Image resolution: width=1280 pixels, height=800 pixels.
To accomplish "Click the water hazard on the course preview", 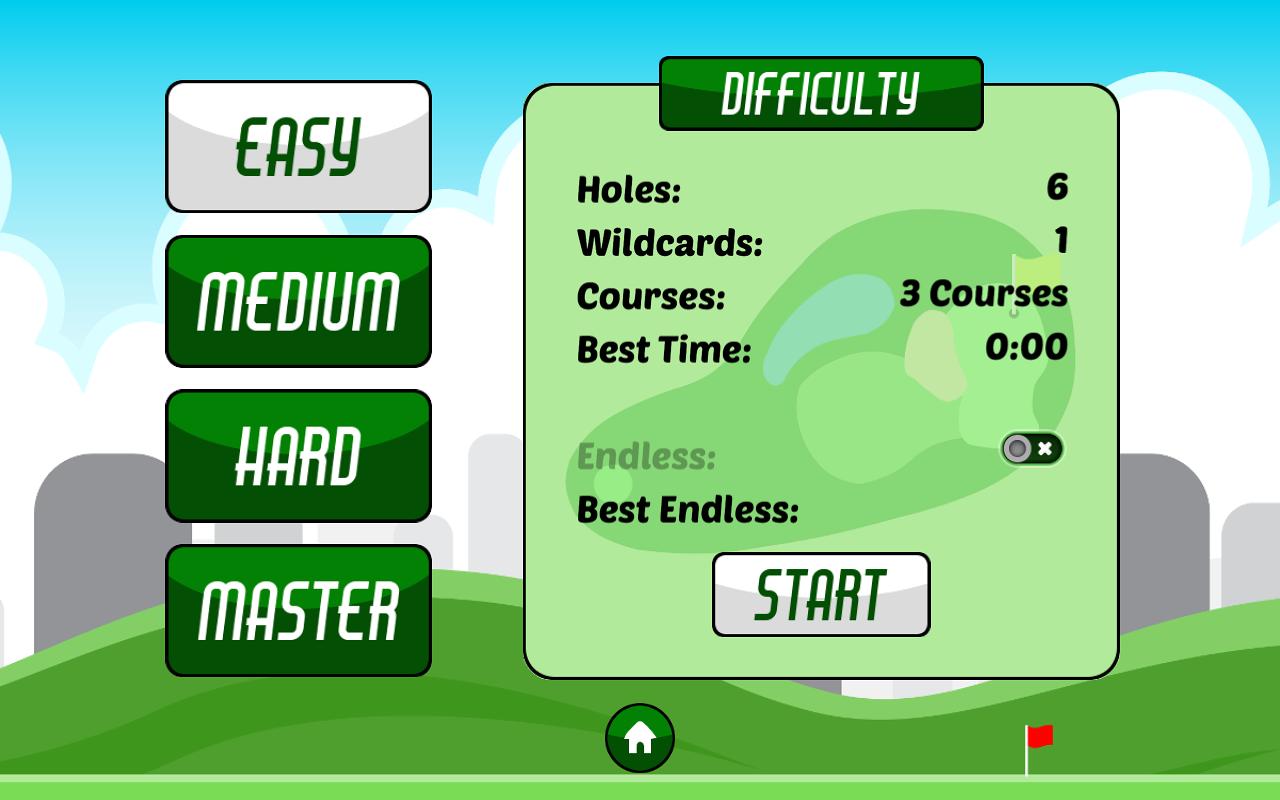I will point(820,320).
